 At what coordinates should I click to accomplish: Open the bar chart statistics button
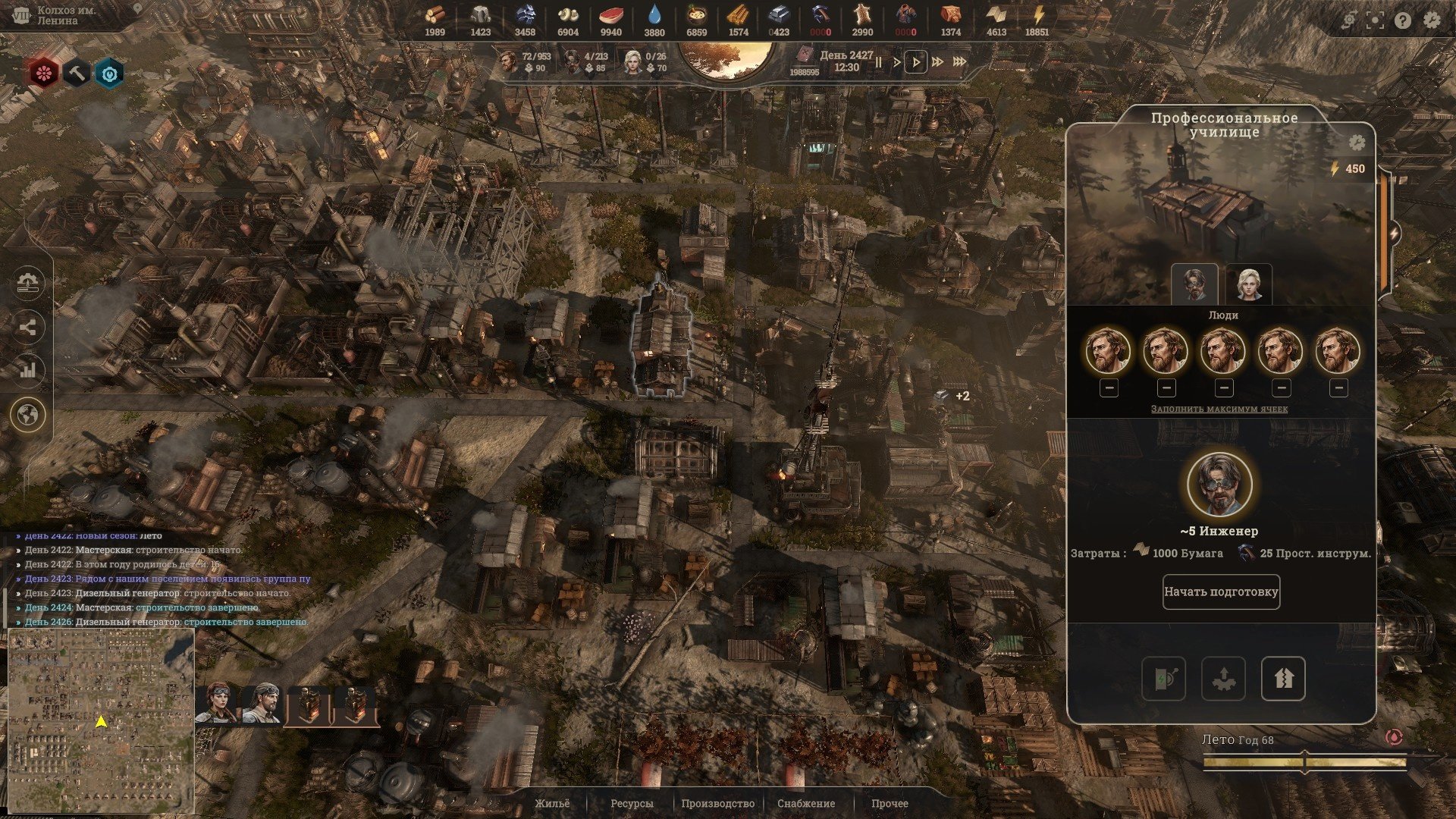pos(29,370)
